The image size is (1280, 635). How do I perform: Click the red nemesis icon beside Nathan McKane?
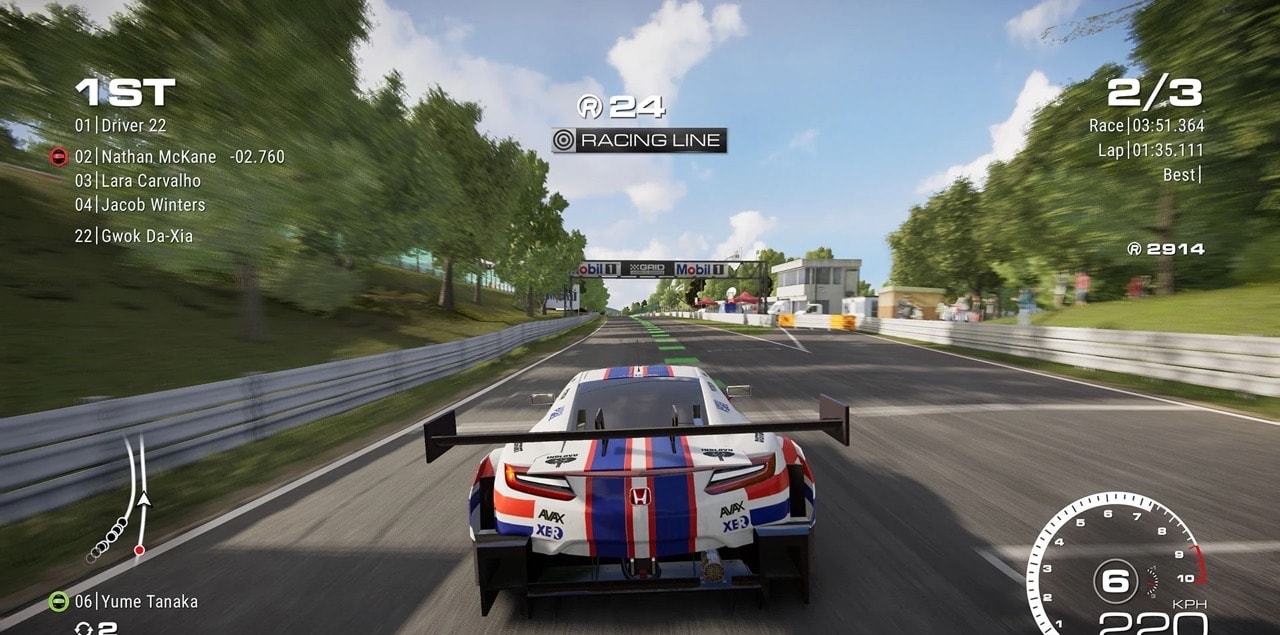pyautogui.click(x=59, y=157)
